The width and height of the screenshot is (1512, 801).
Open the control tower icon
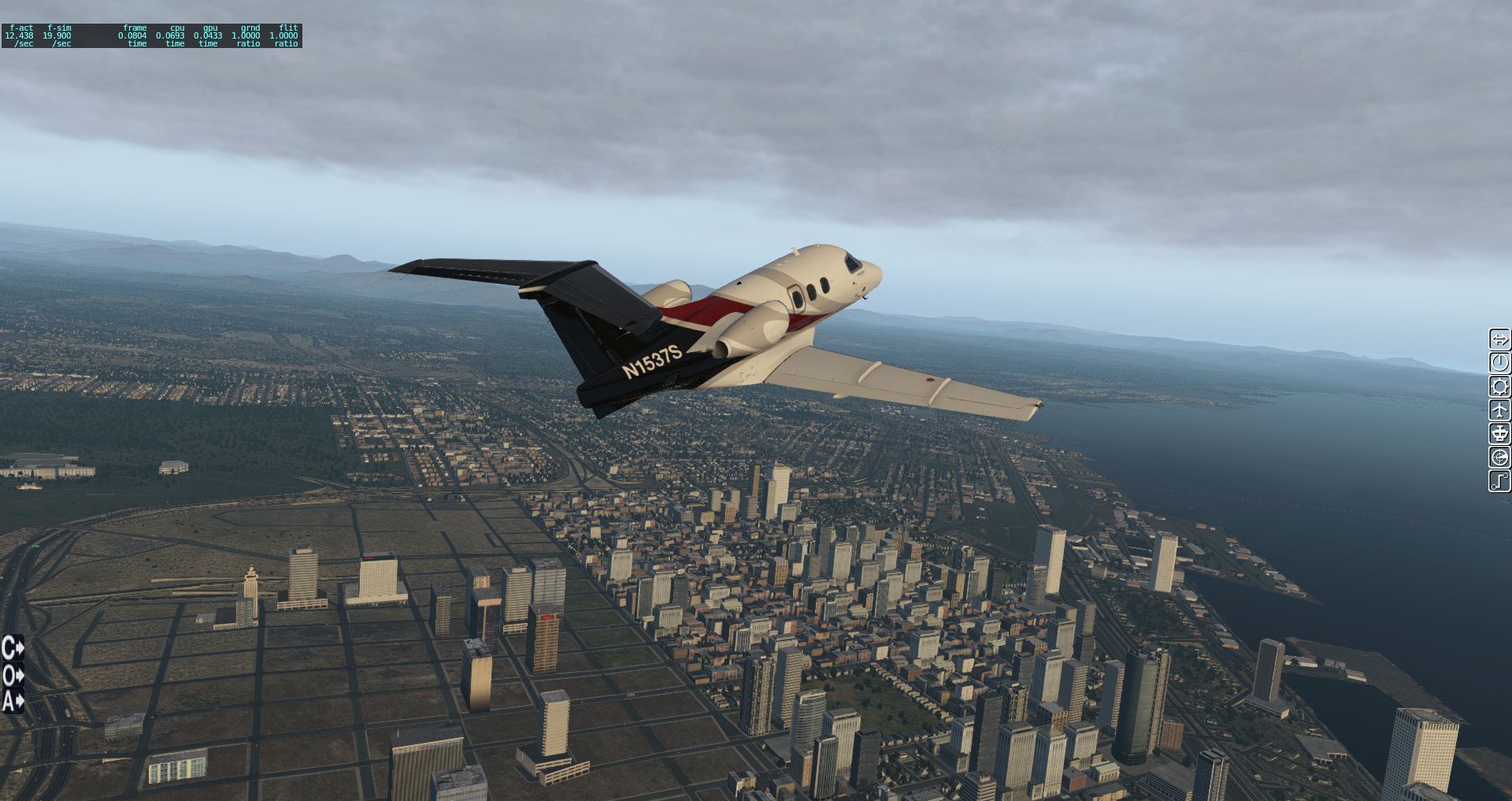(1499, 434)
